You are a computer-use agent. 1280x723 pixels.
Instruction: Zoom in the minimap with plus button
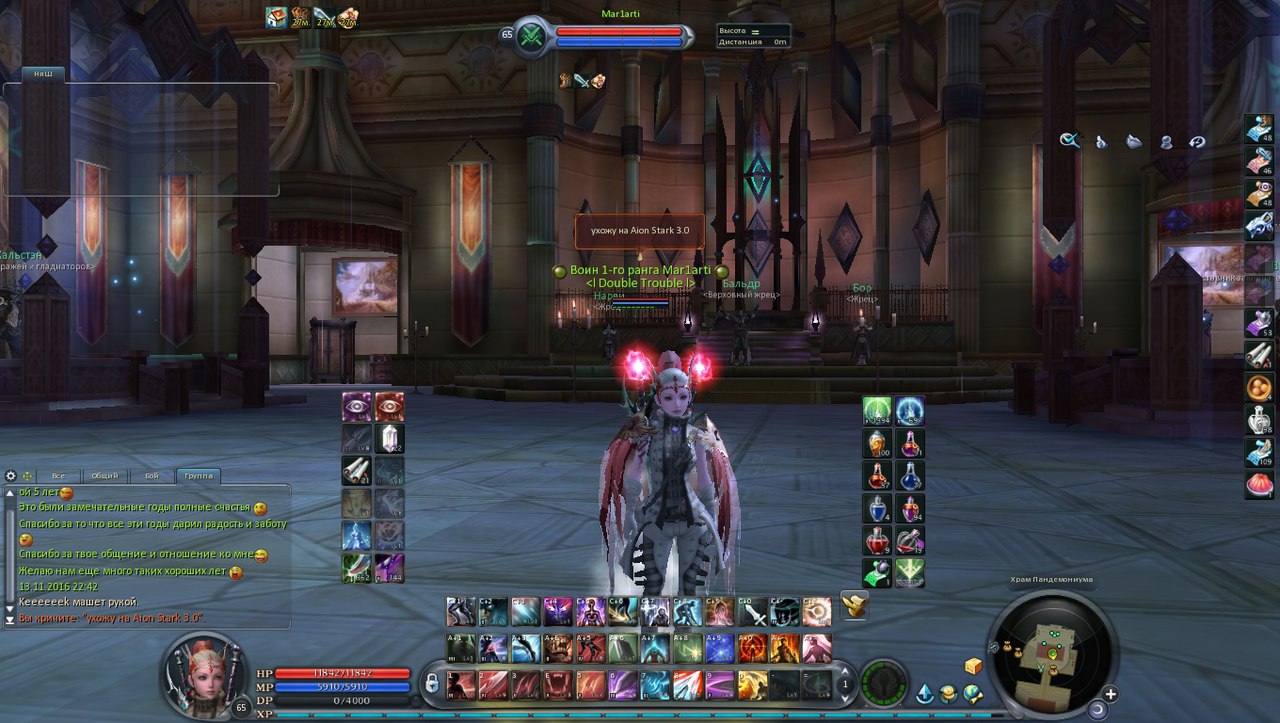(x=1110, y=694)
